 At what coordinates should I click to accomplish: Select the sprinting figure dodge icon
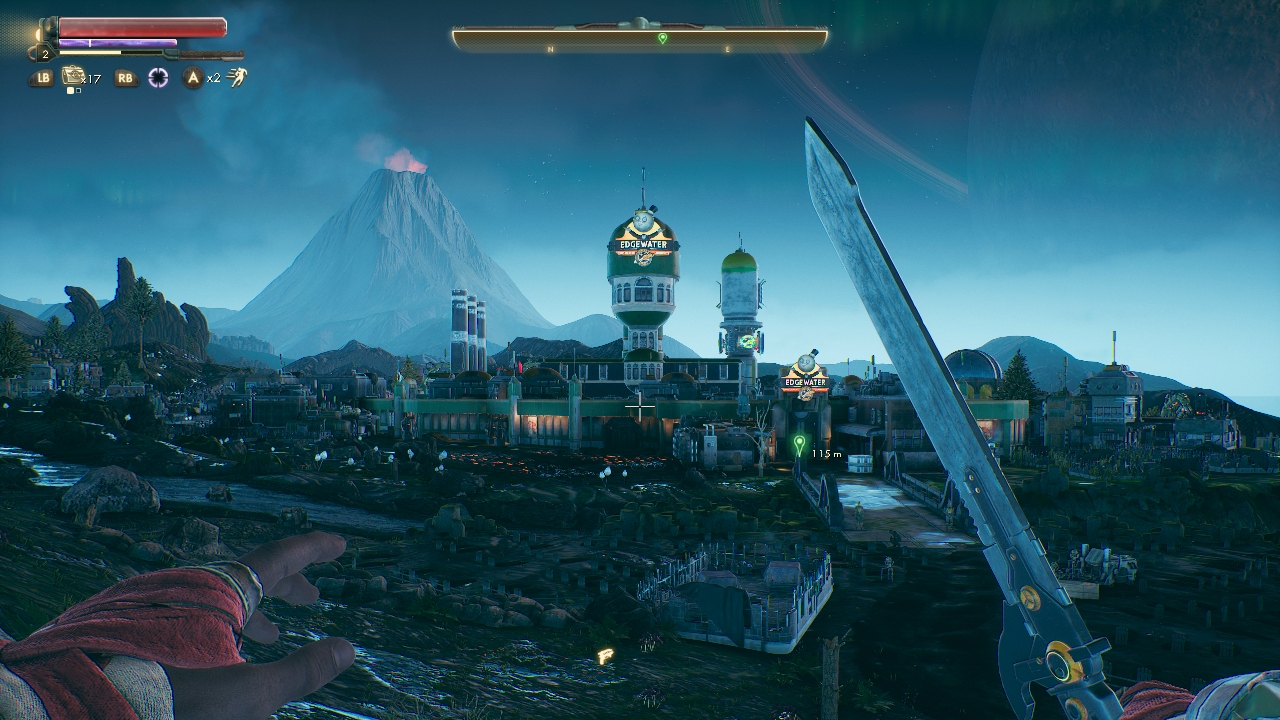click(x=237, y=77)
